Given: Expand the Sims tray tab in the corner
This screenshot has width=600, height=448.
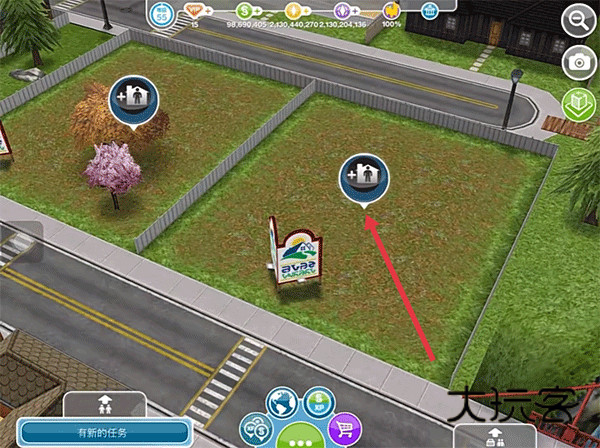Looking at the screenshot, I should coord(494,434).
